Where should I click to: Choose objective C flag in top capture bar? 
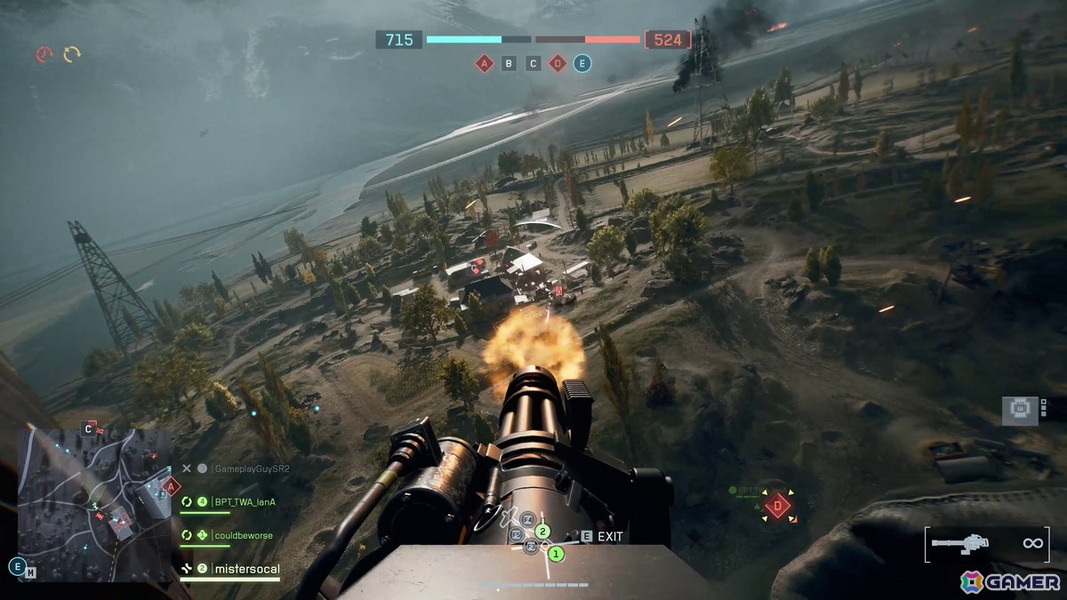[533, 64]
